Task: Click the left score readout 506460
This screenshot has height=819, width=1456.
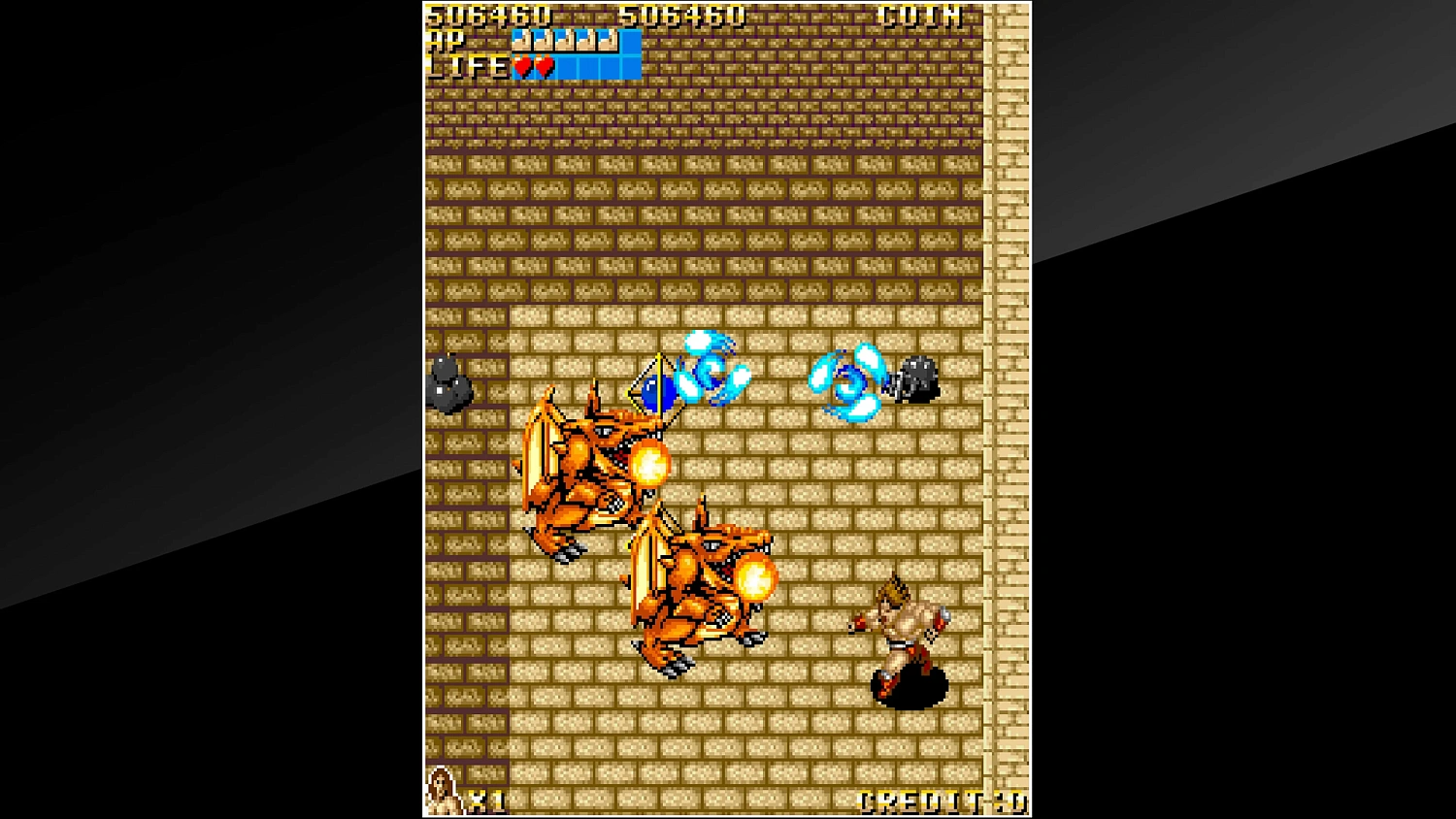Action: coord(486,15)
